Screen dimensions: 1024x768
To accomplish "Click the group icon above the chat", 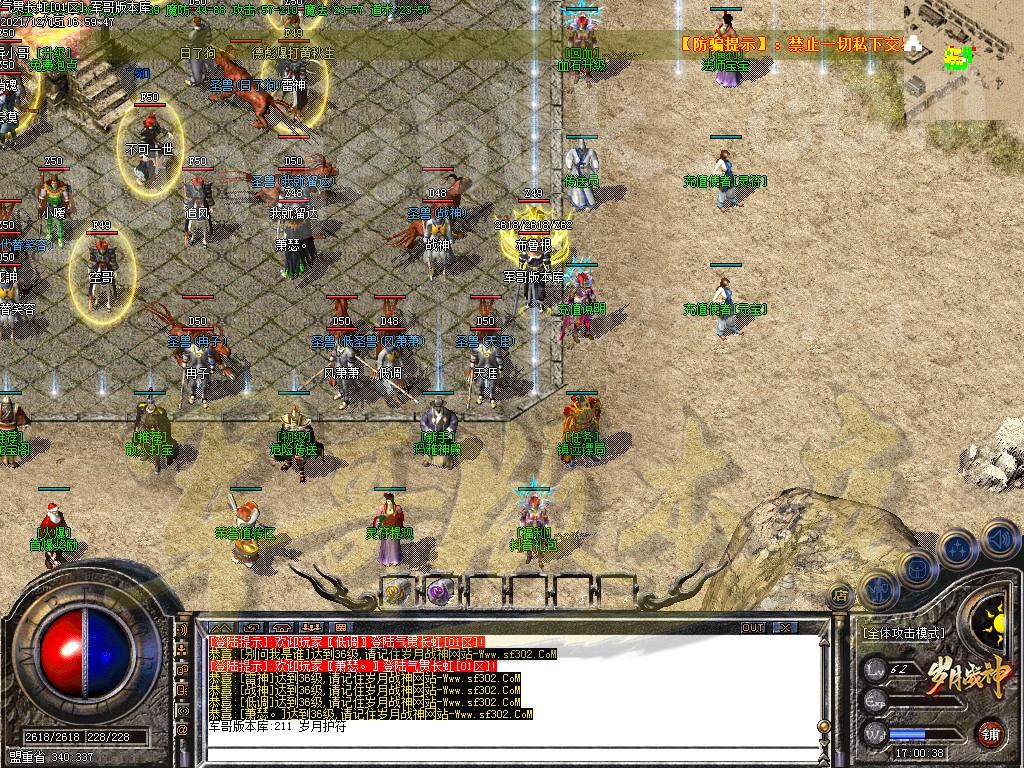I will (312, 627).
